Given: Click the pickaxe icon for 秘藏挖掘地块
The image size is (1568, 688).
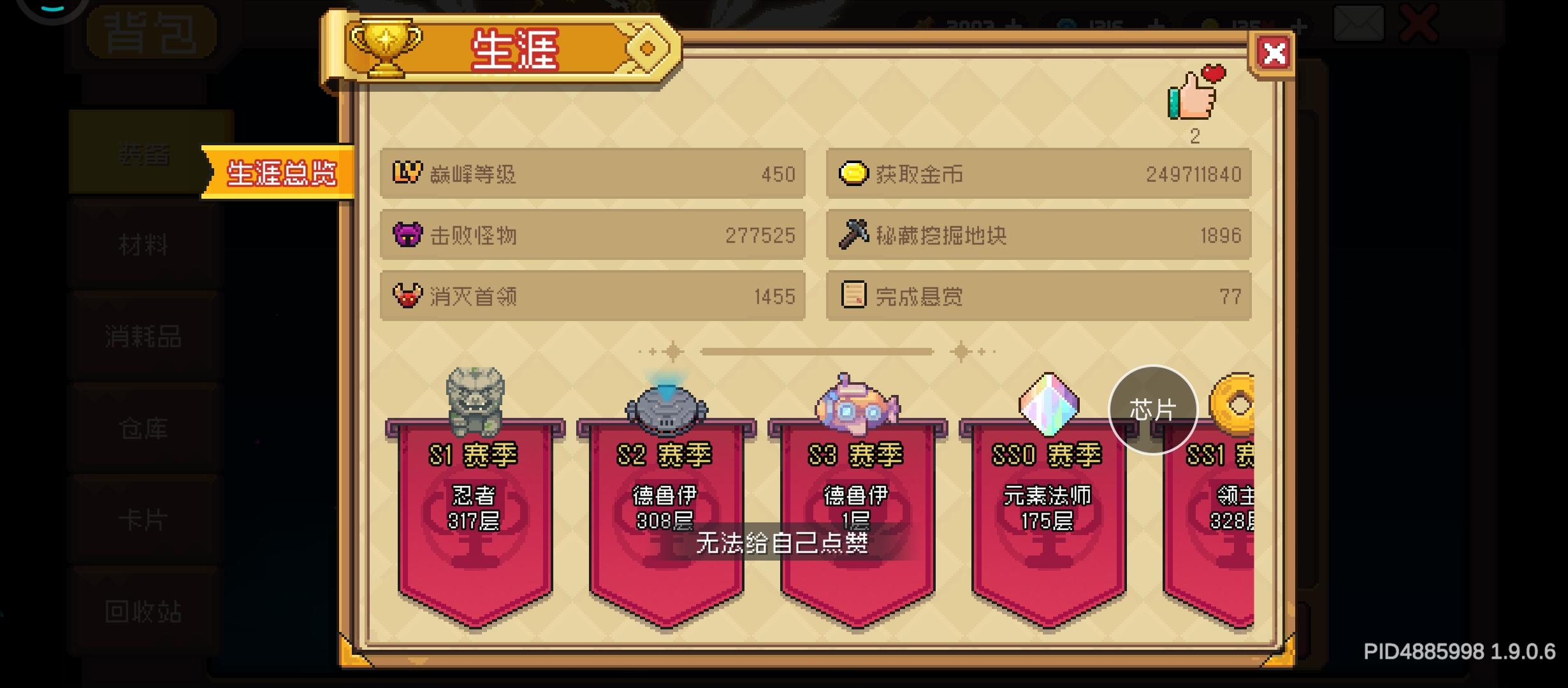Looking at the screenshot, I should [x=853, y=234].
